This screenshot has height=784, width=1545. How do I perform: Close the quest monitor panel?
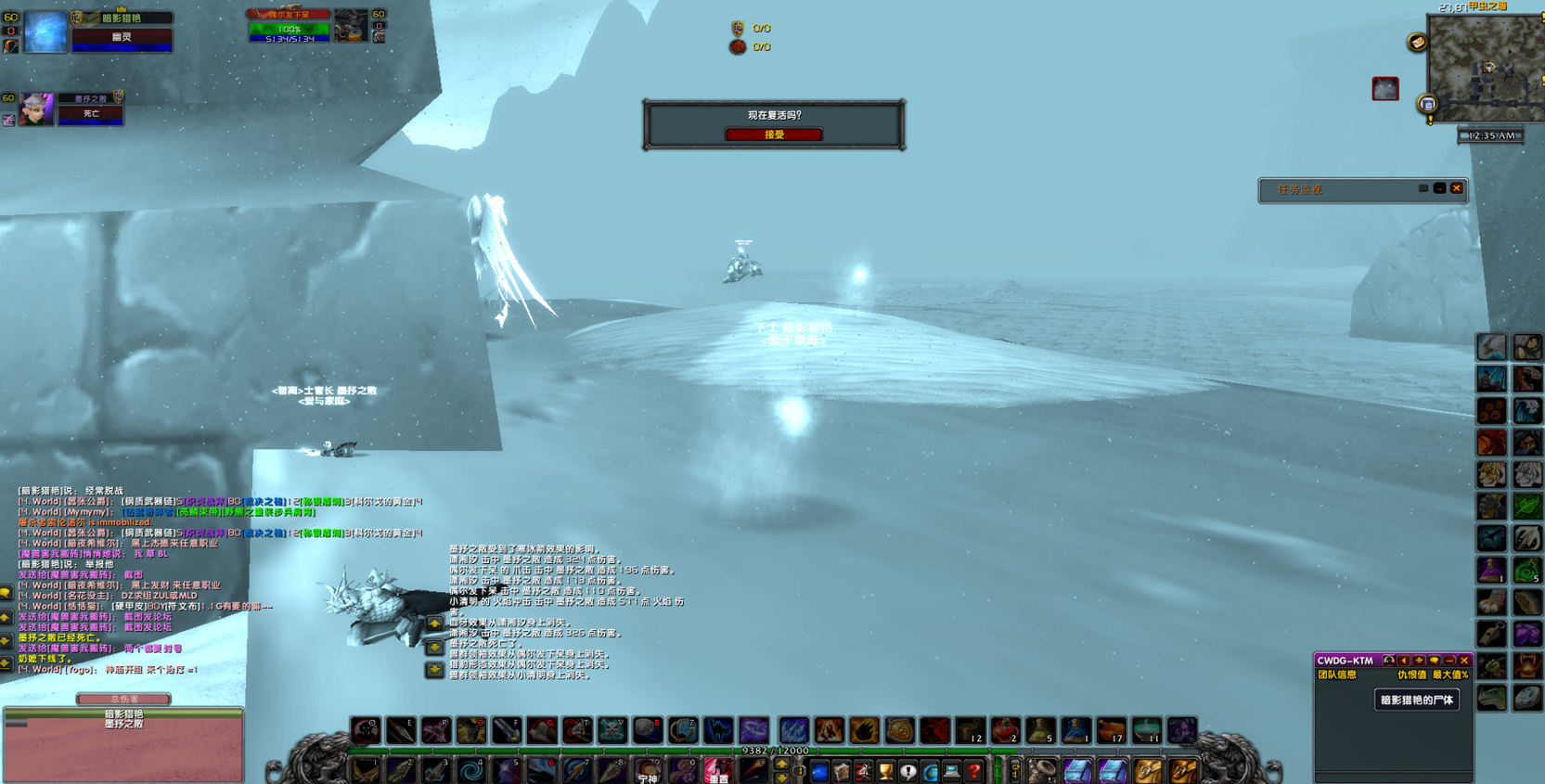(1457, 188)
